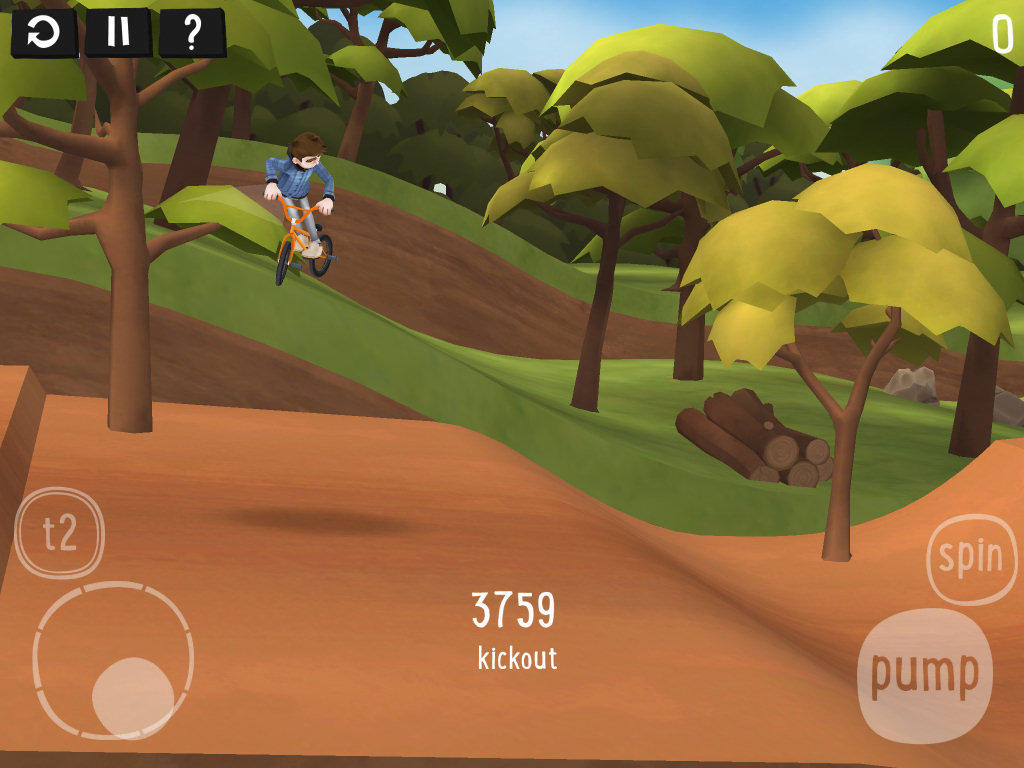Pause the game
Screen dimensions: 1024x768
coord(118,33)
